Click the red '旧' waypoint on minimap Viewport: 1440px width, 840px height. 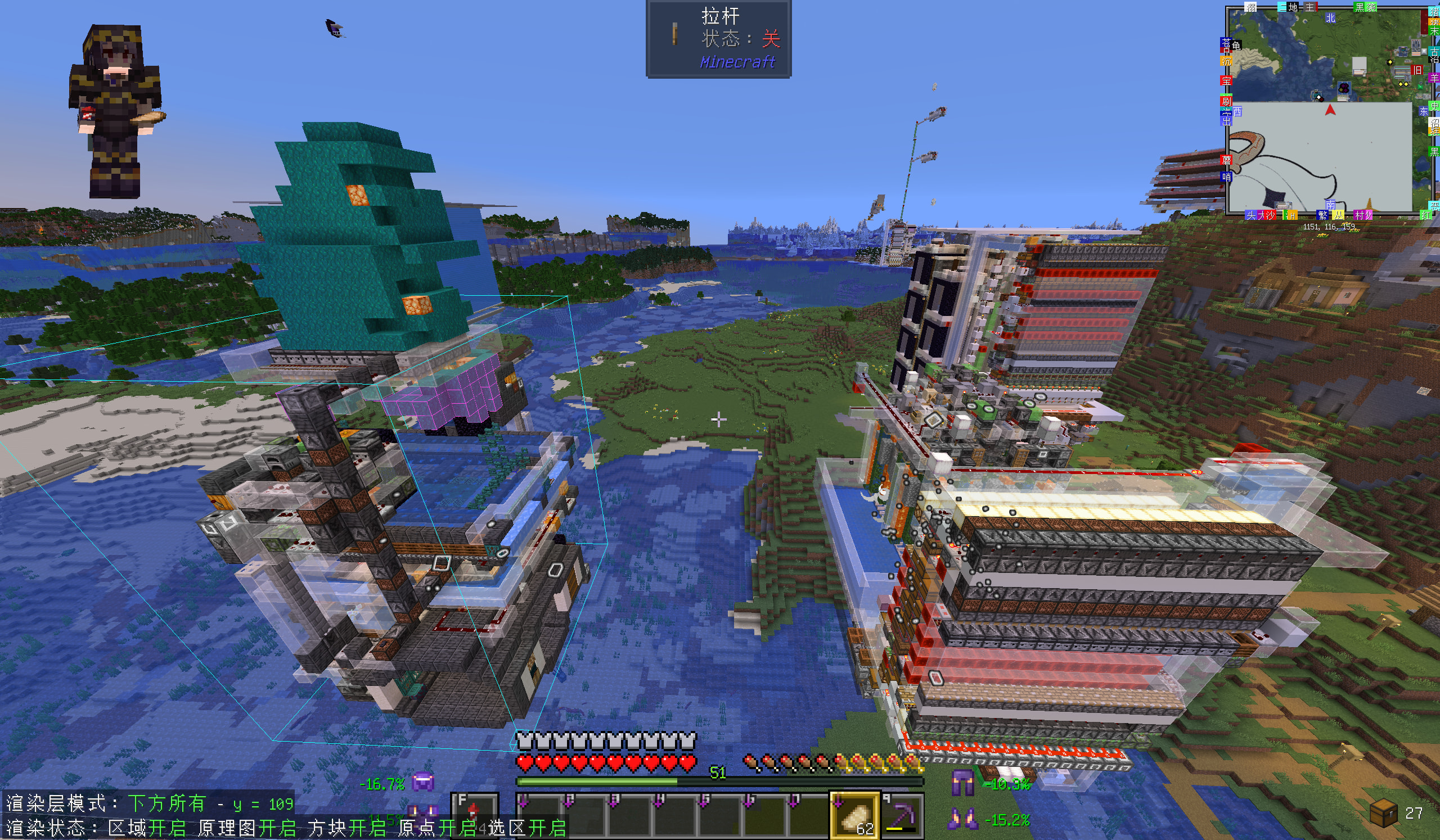tap(1416, 70)
